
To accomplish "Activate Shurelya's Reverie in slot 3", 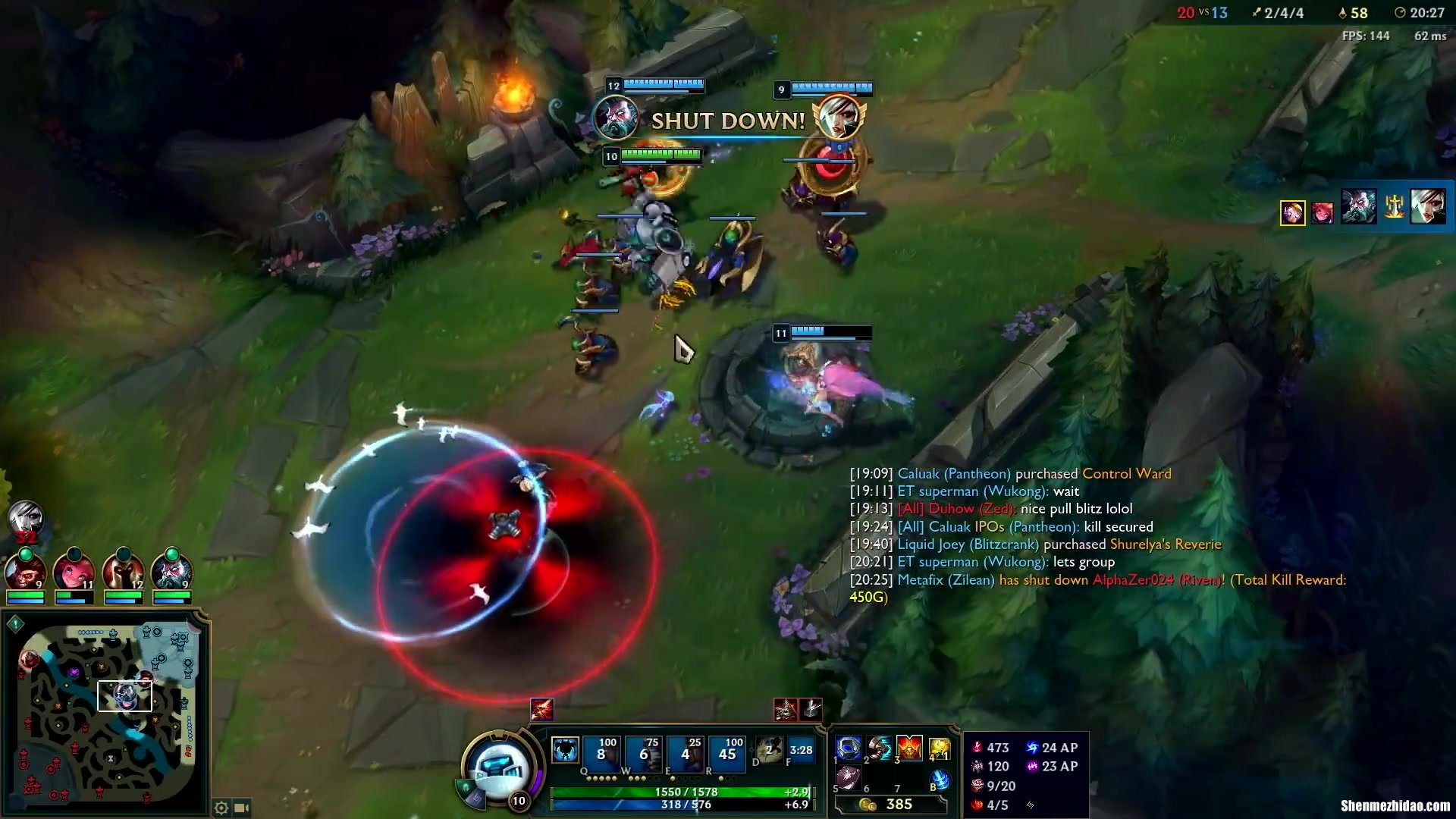I will 909,748.
